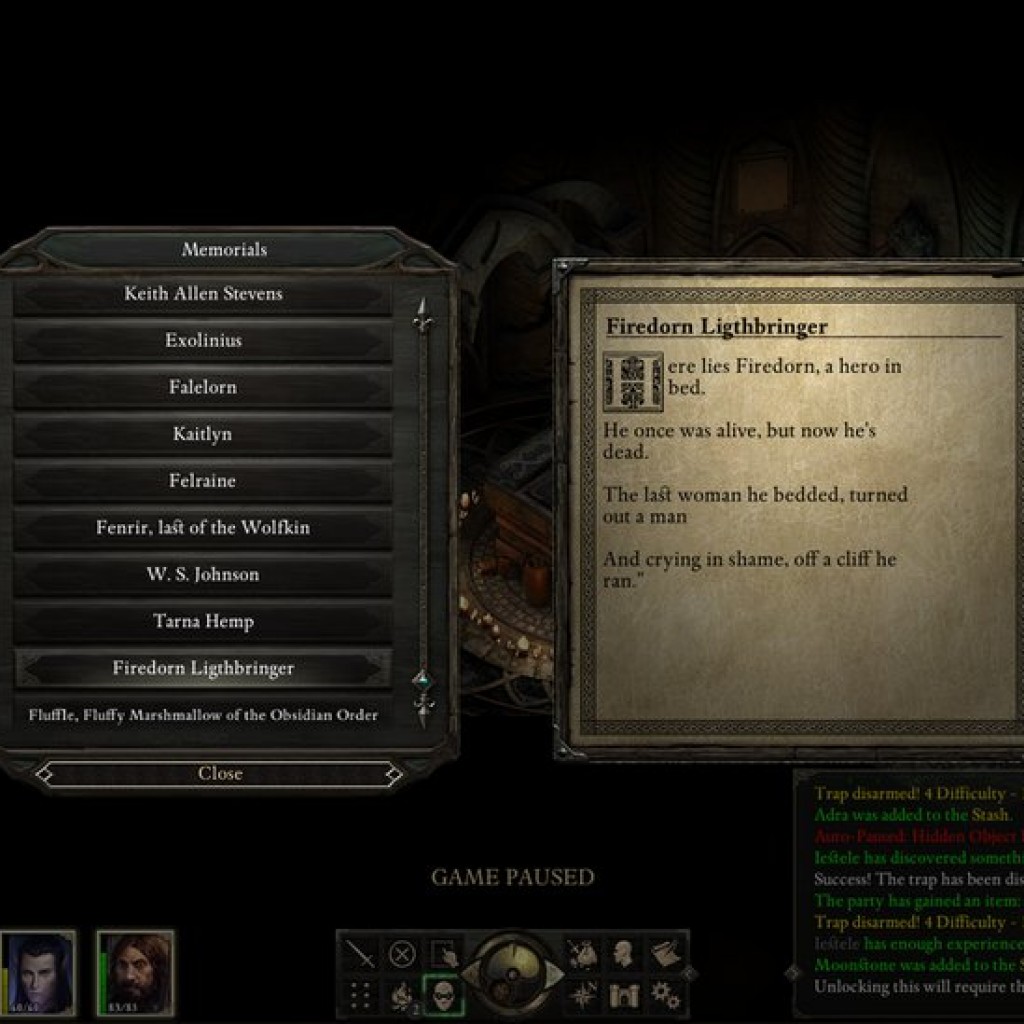Image resolution: width=1024 pixels, height=1024 pixels.
Task: Open the campfire rest icon
Action: 401,994
